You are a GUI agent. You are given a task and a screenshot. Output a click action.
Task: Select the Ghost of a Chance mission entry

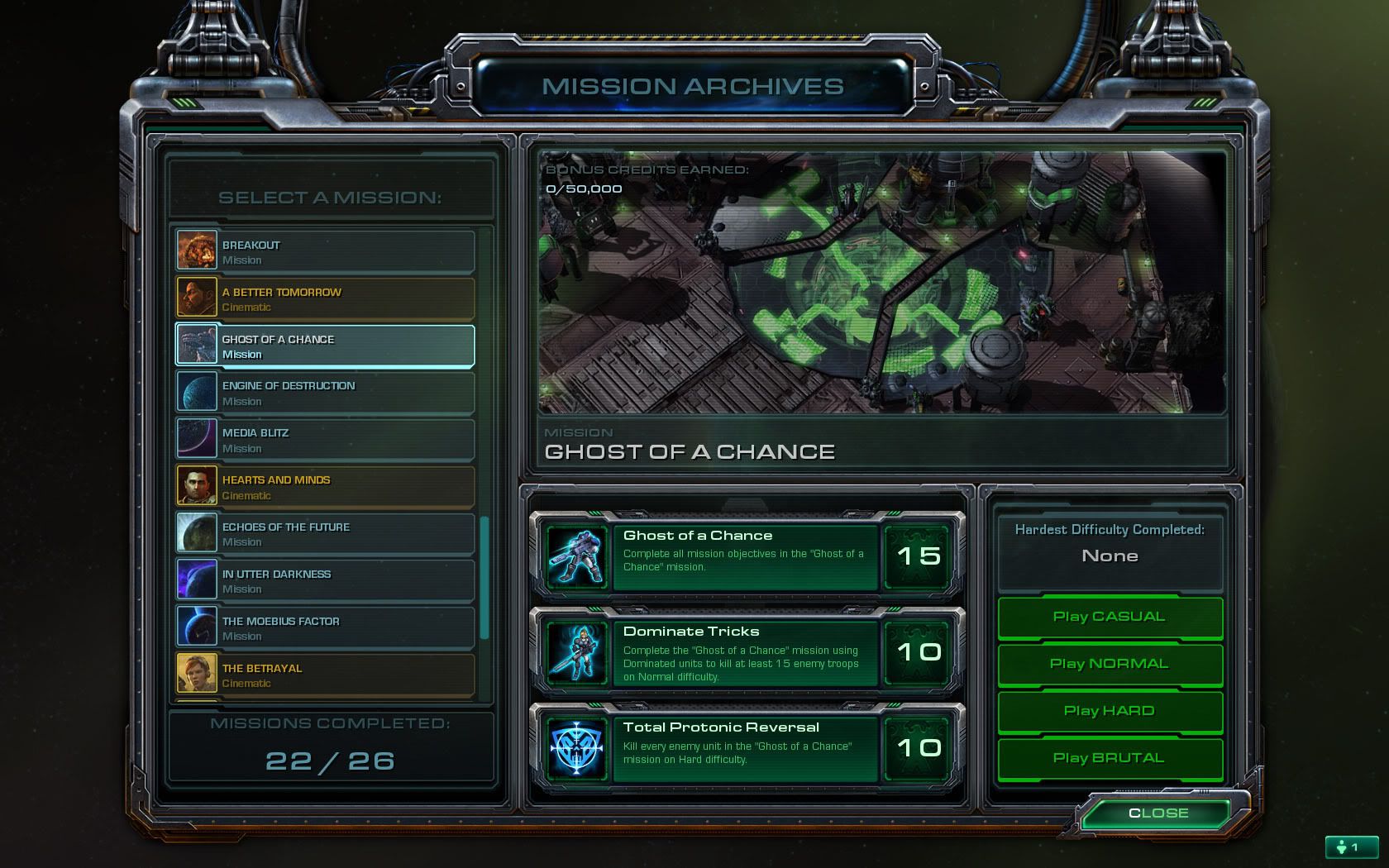325,346
